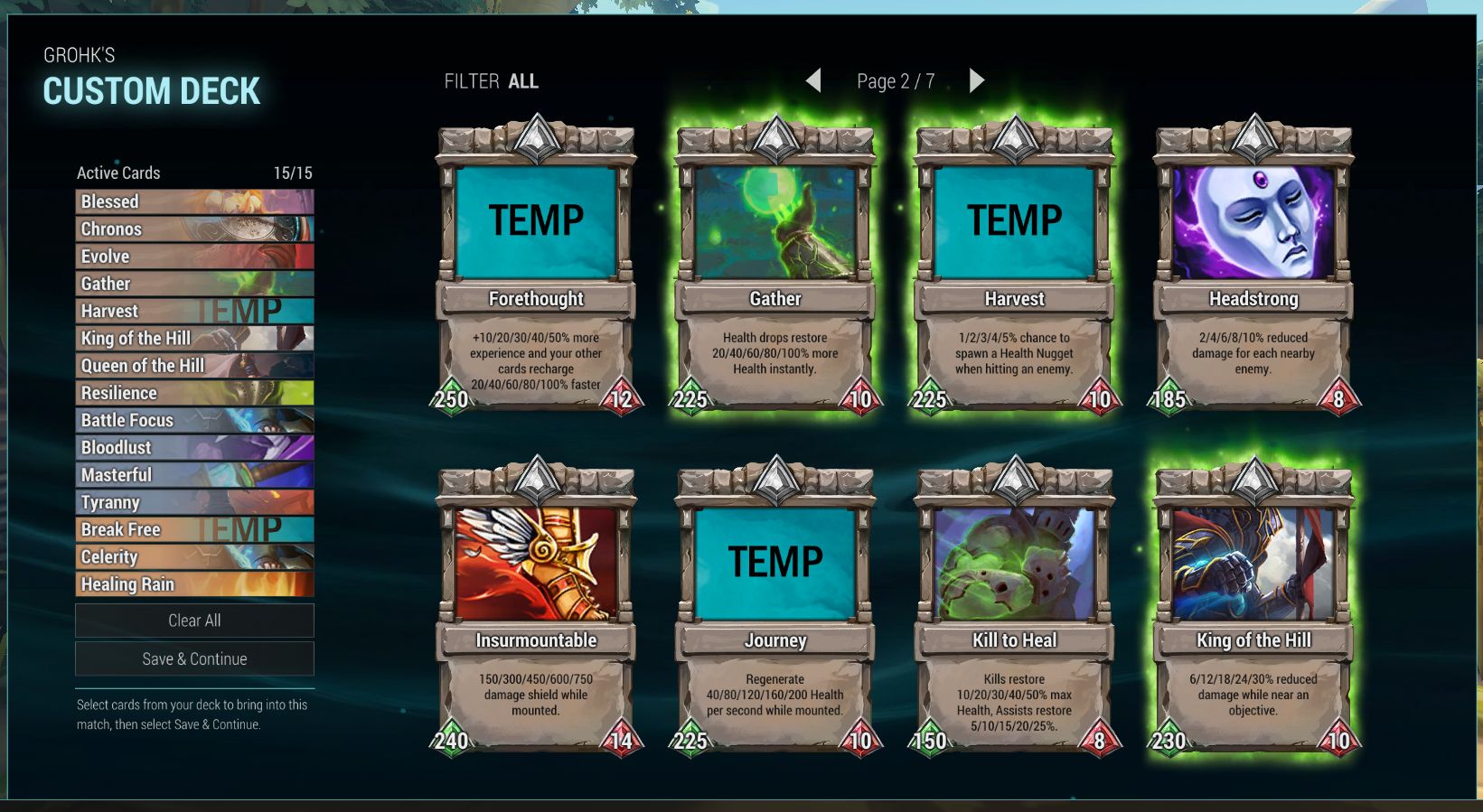Click the Healing Rain active card row
This screenshot has width=1483, height=812.
(x=194, y=584)
